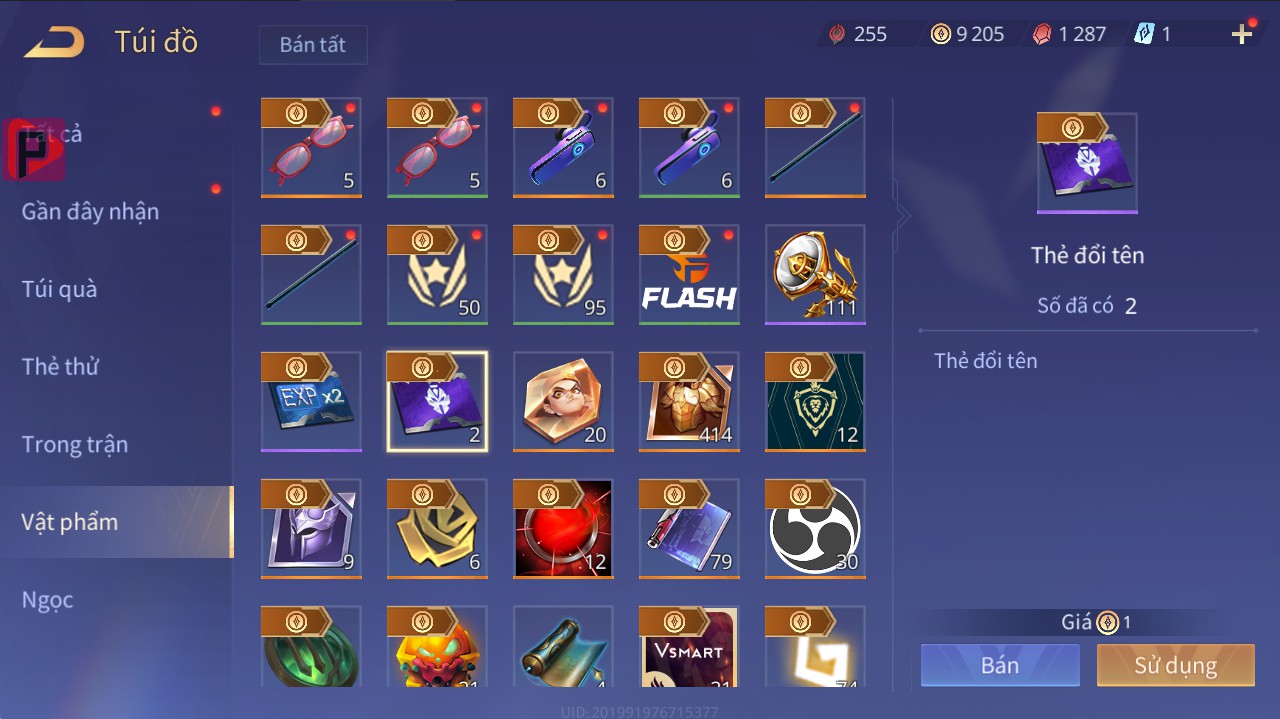Screen dimensions: 1280x719
Task: Go back using the return arrow
Action: pos(54,42)
